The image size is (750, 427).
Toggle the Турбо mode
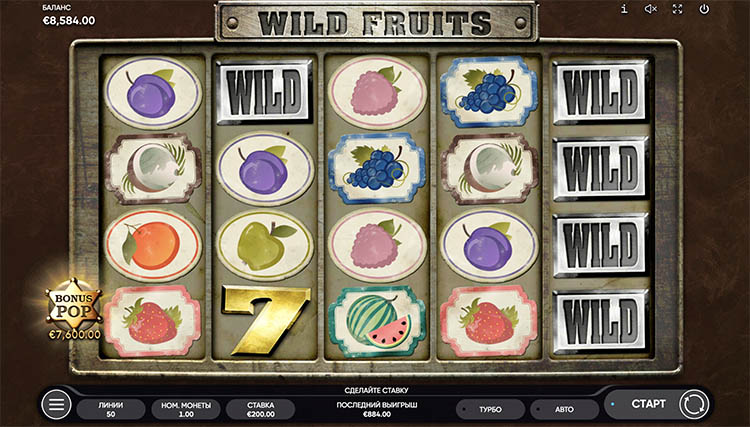tap(490, 409)
